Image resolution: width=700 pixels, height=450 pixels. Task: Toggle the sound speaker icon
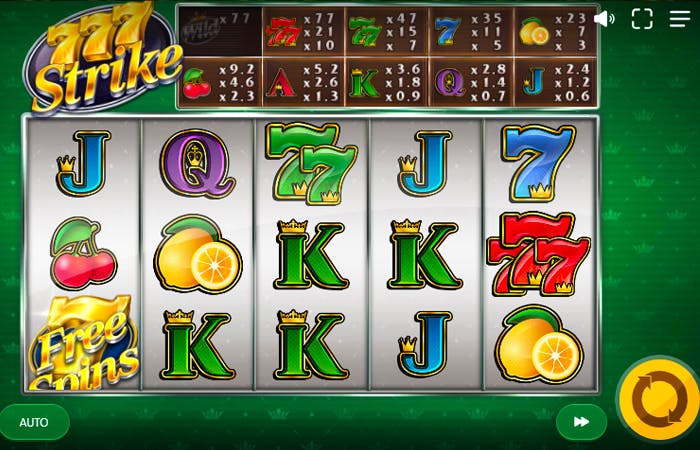click(x=604, y=19)
